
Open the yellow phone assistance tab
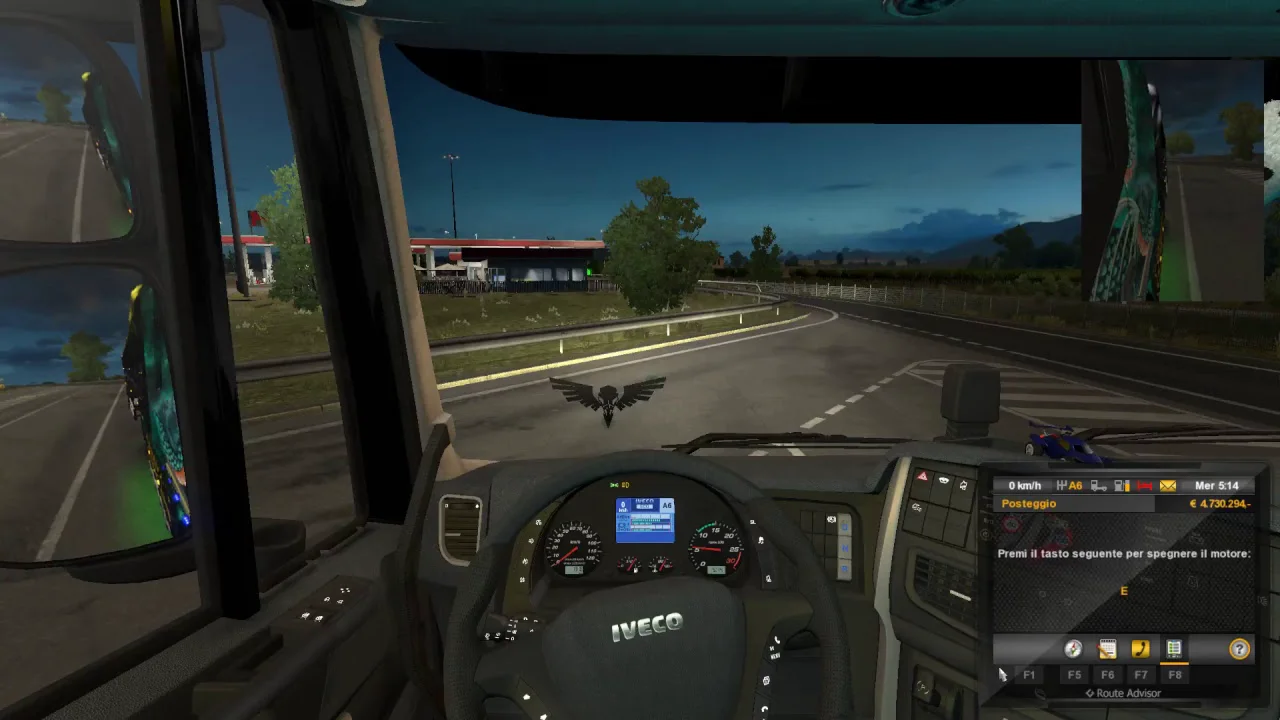coord(1140,649)
